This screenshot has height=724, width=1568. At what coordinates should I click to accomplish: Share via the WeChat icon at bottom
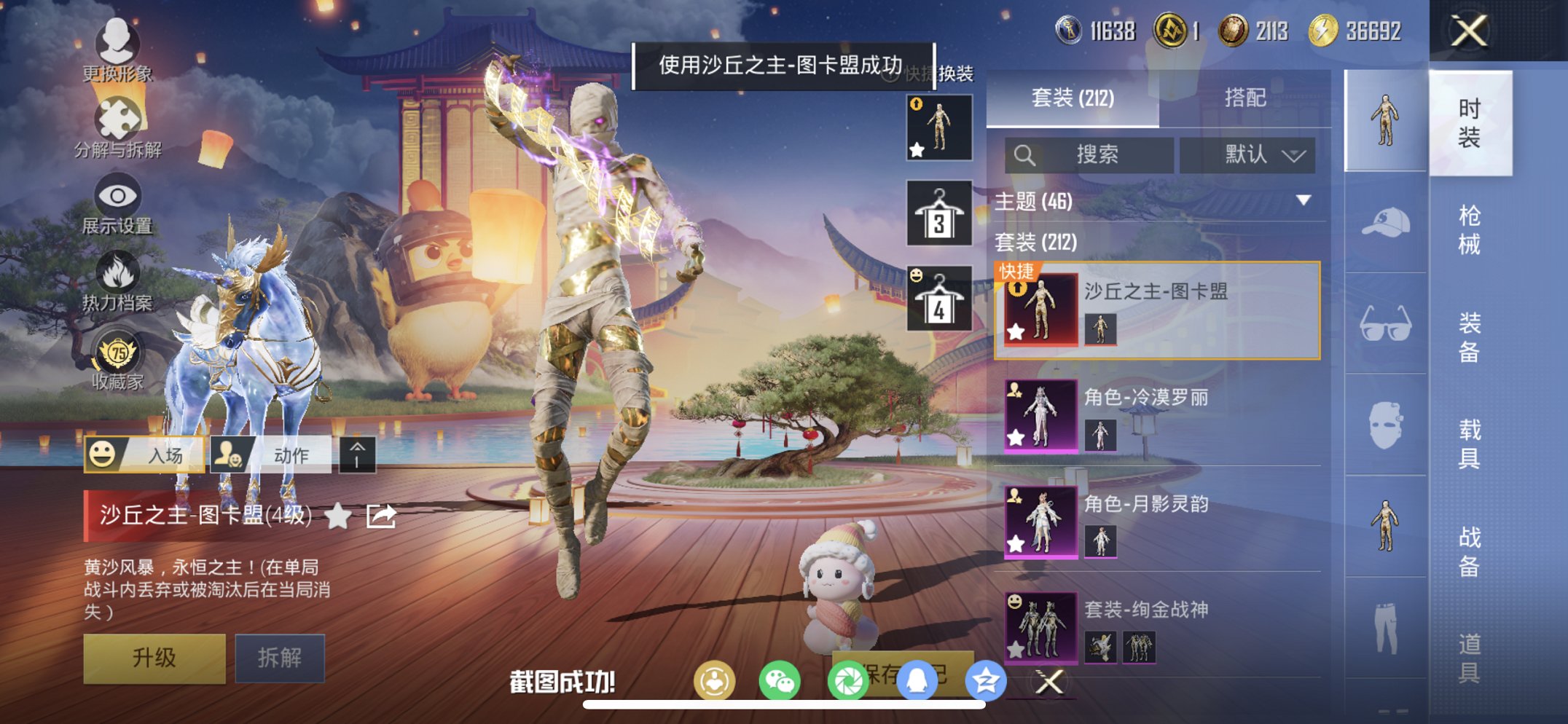pos(781,680)
